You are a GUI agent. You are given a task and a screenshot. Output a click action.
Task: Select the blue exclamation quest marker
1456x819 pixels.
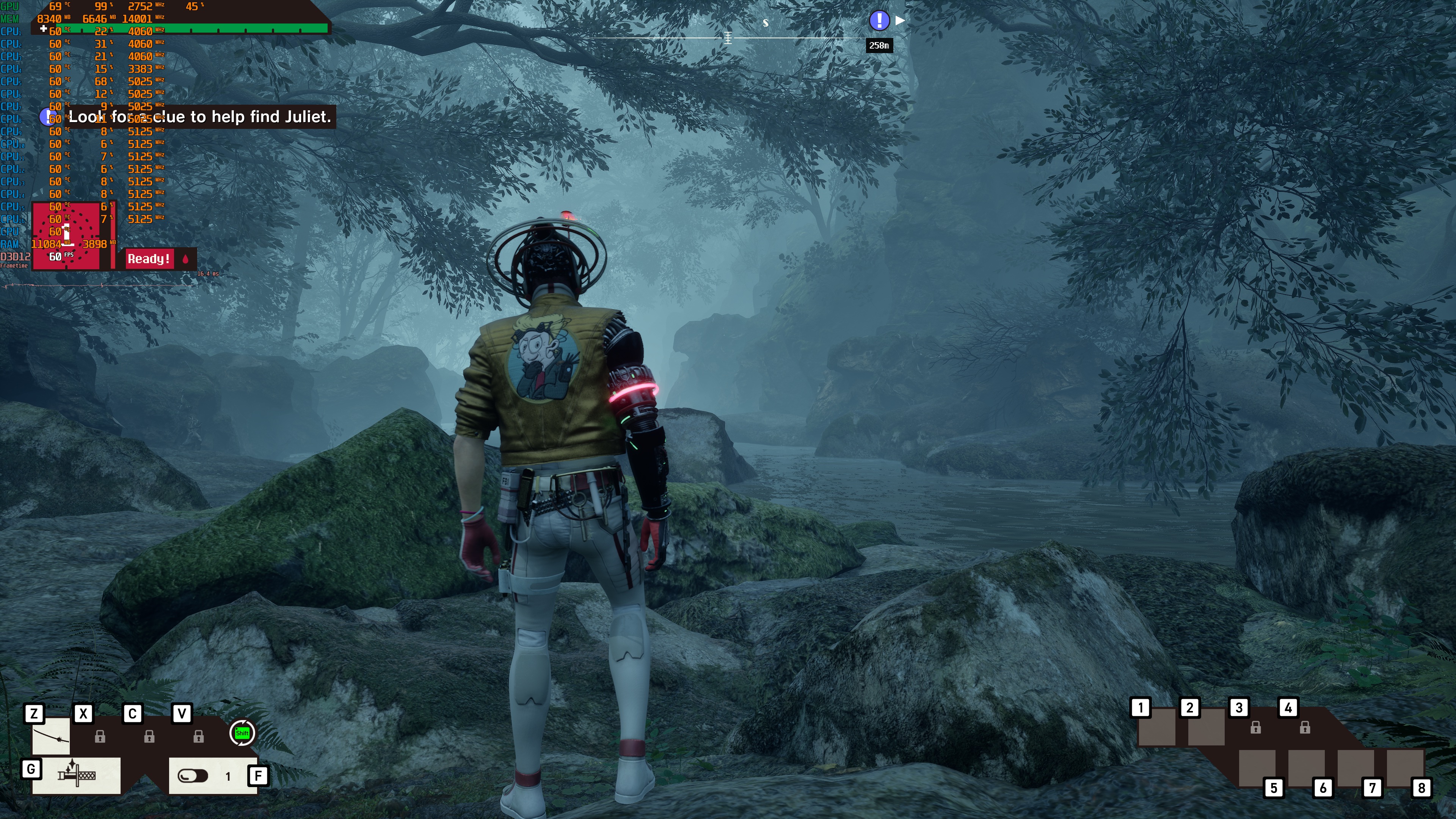tap(879, 21)
